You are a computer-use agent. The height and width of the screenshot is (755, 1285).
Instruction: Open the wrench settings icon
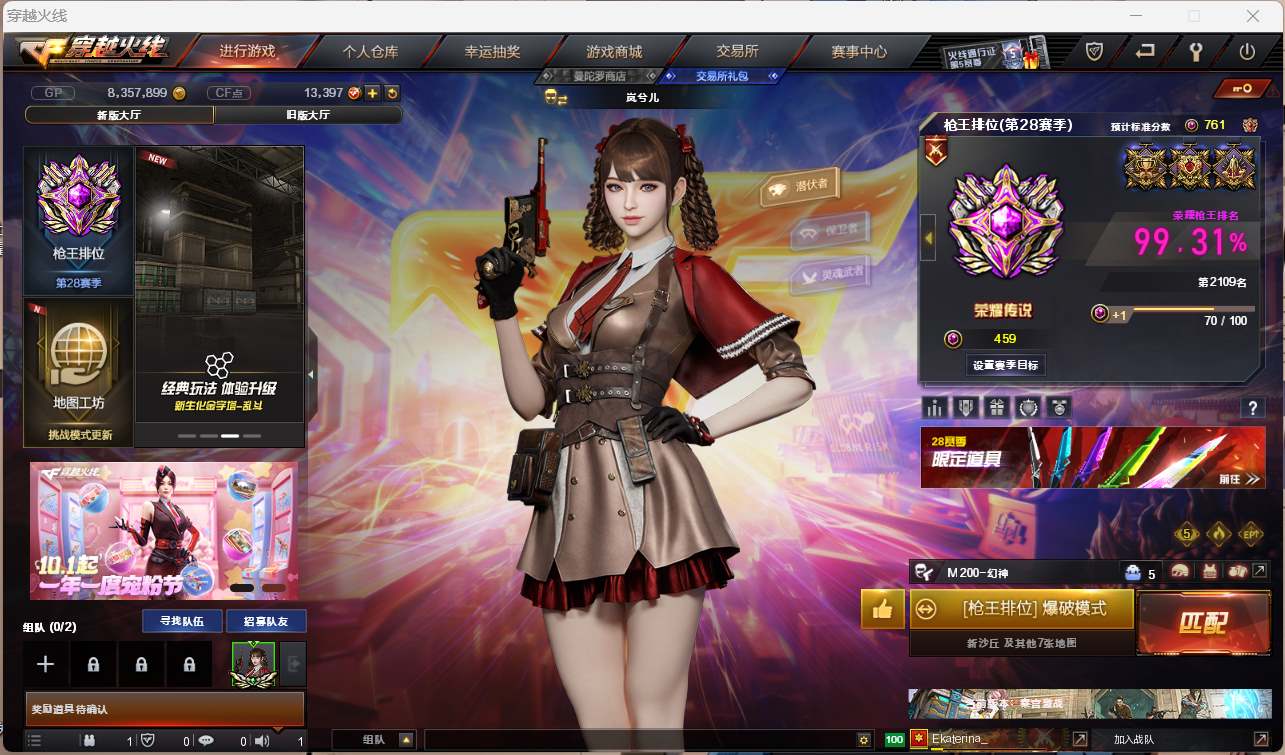[x=1195, y=51]
